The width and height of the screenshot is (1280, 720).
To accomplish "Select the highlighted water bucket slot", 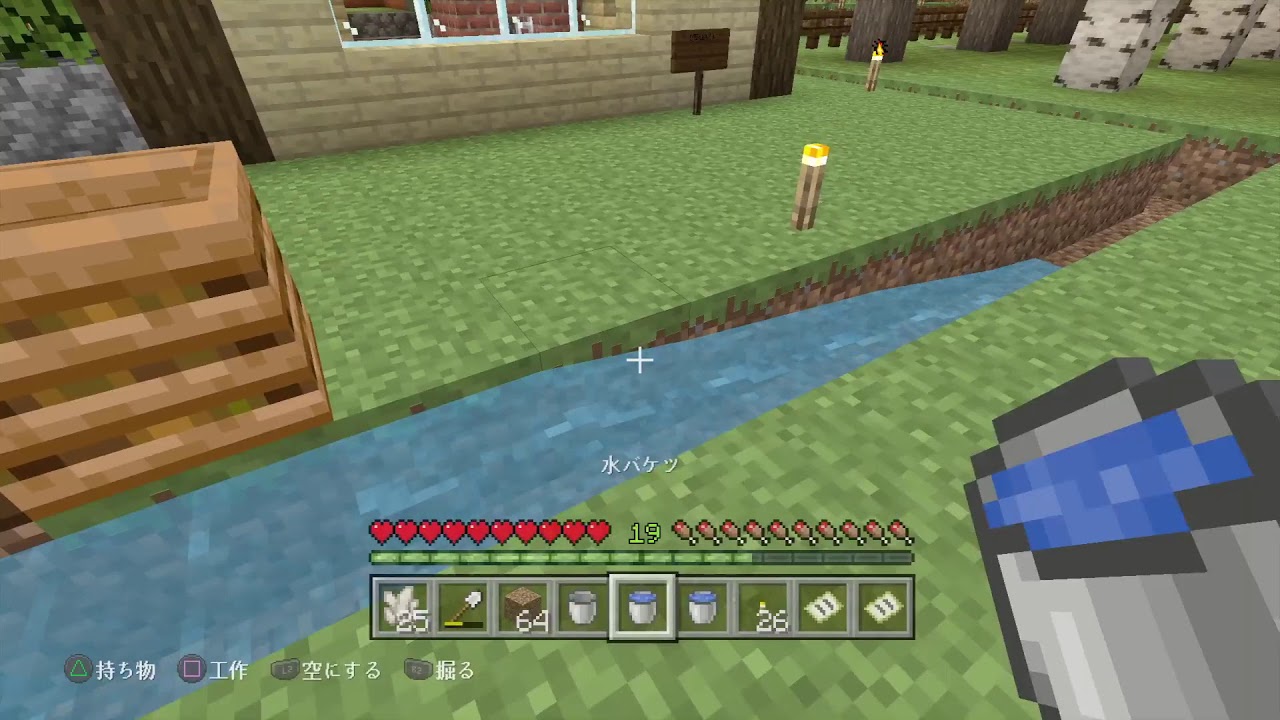I will click(x=642, y=605).
